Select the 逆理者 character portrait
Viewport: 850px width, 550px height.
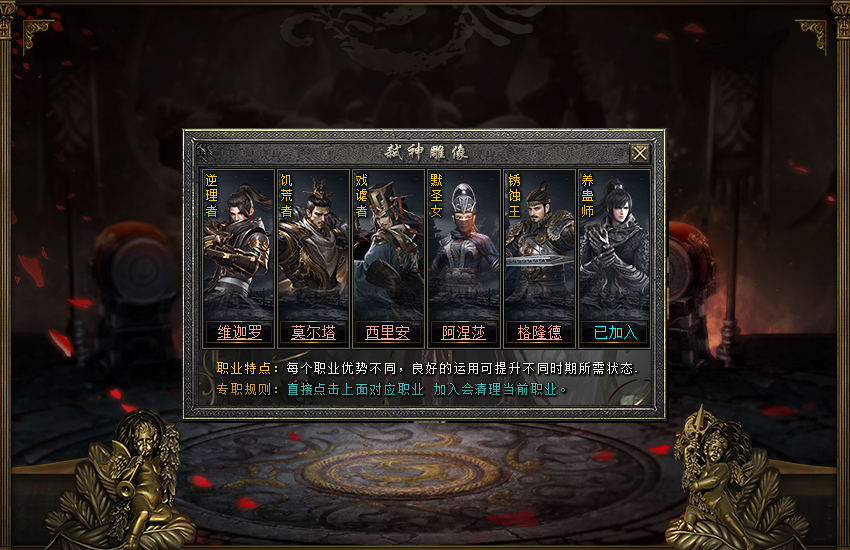pyautogui.click(x=240, y=245)
